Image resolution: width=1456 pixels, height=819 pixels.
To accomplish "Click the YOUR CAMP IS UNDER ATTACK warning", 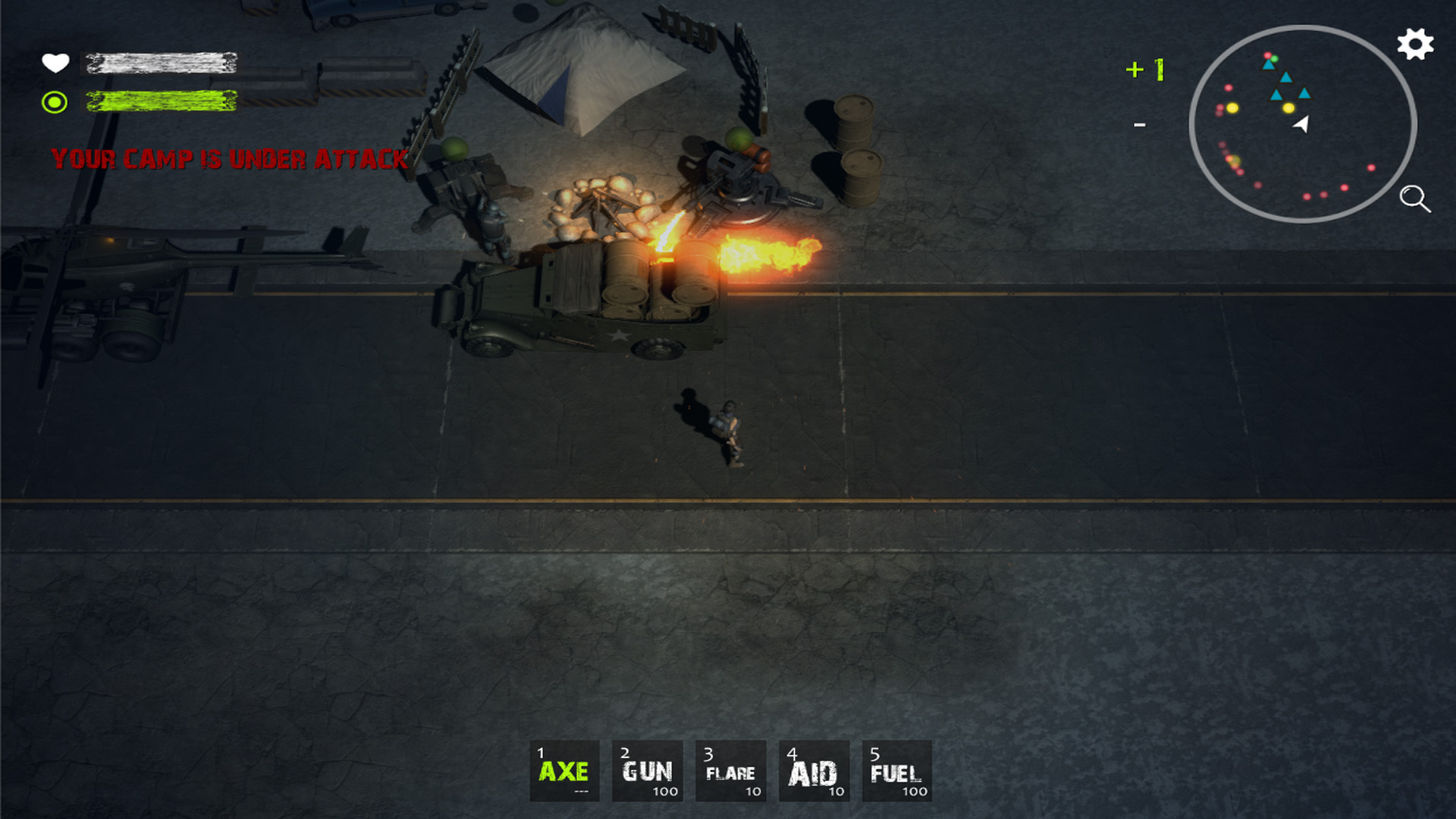I will pyautogui.click(x=227, y=159).
